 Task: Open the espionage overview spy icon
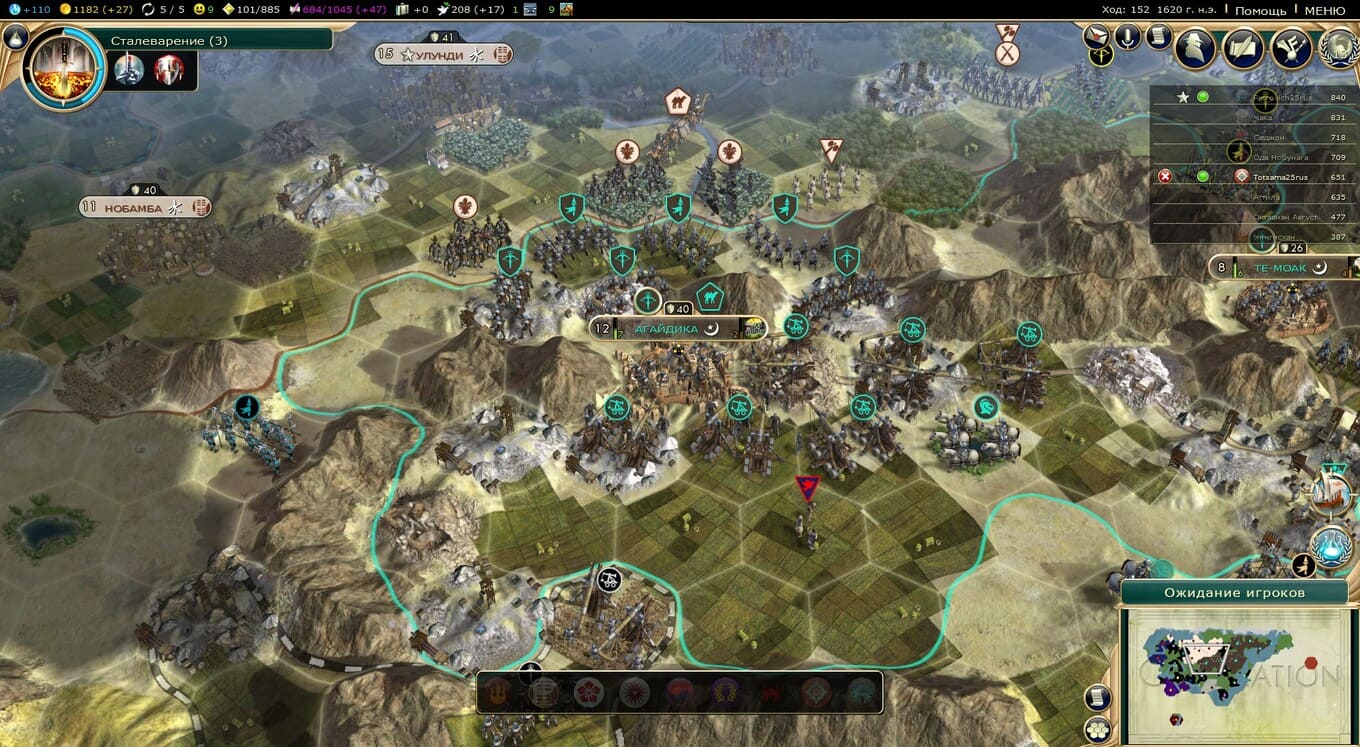pyautogui.click(x=1195, y=48)
